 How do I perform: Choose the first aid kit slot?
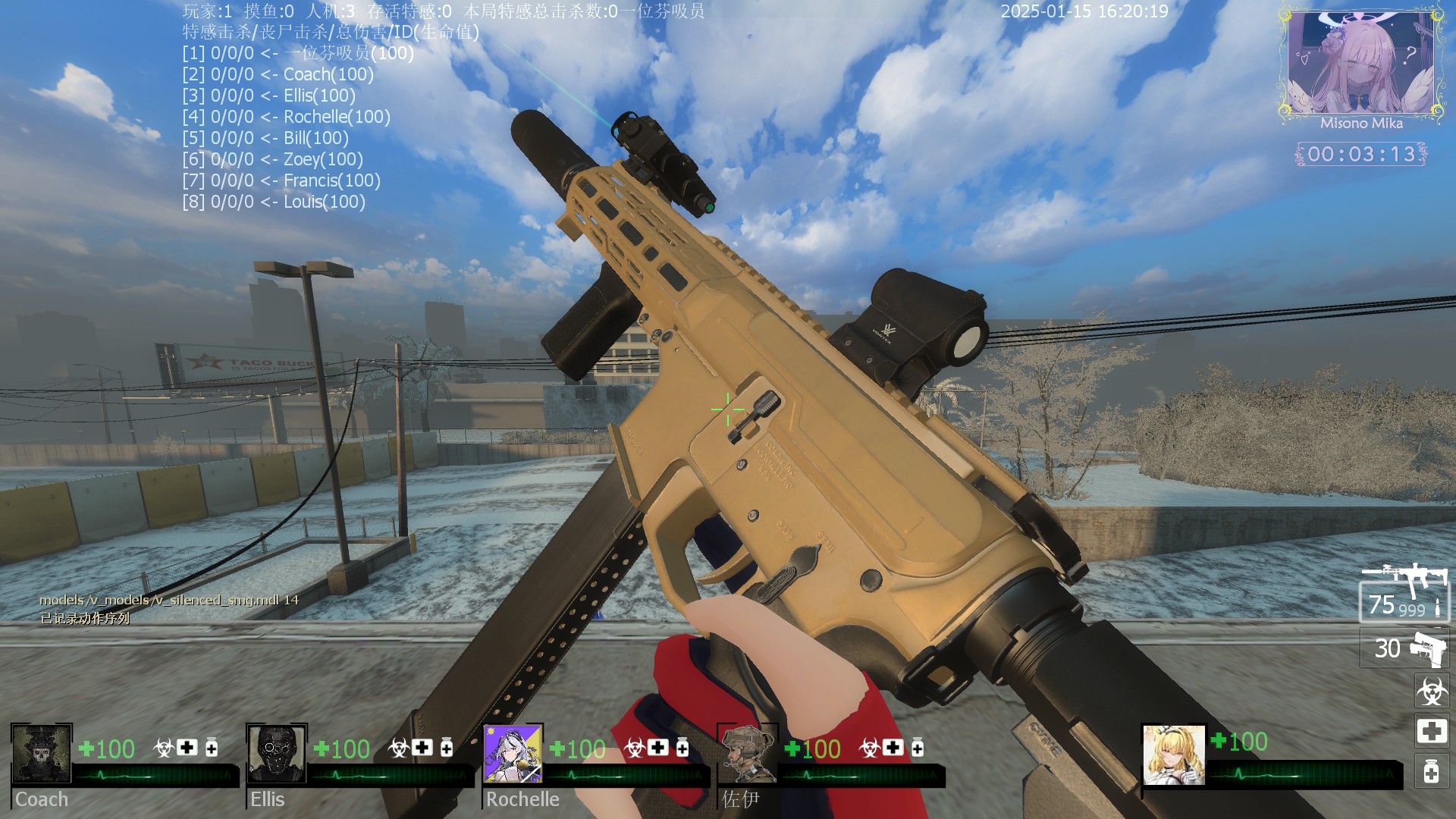pos(1432,732)
